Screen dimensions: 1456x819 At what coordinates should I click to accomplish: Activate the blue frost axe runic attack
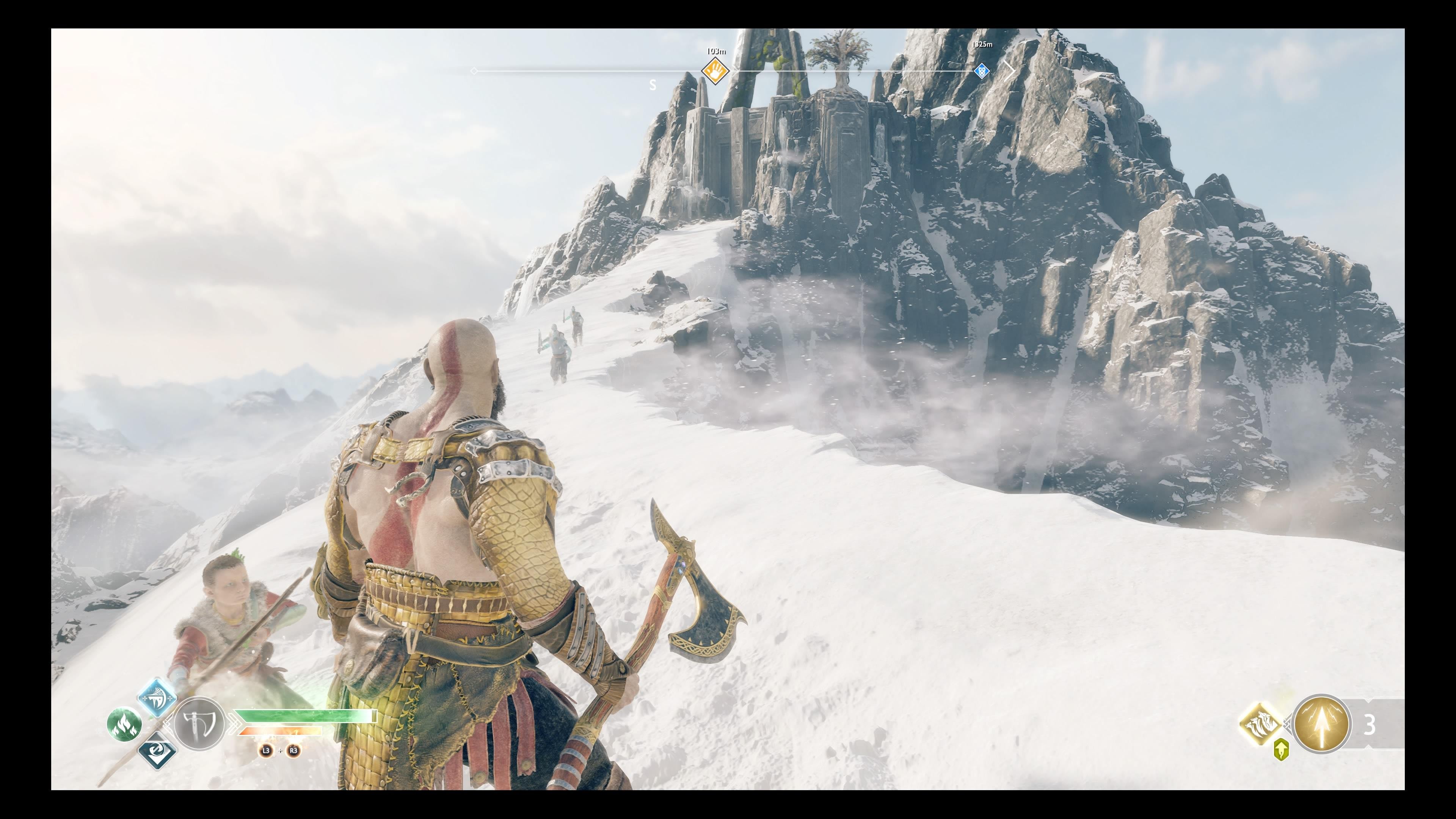coord(157,697)
